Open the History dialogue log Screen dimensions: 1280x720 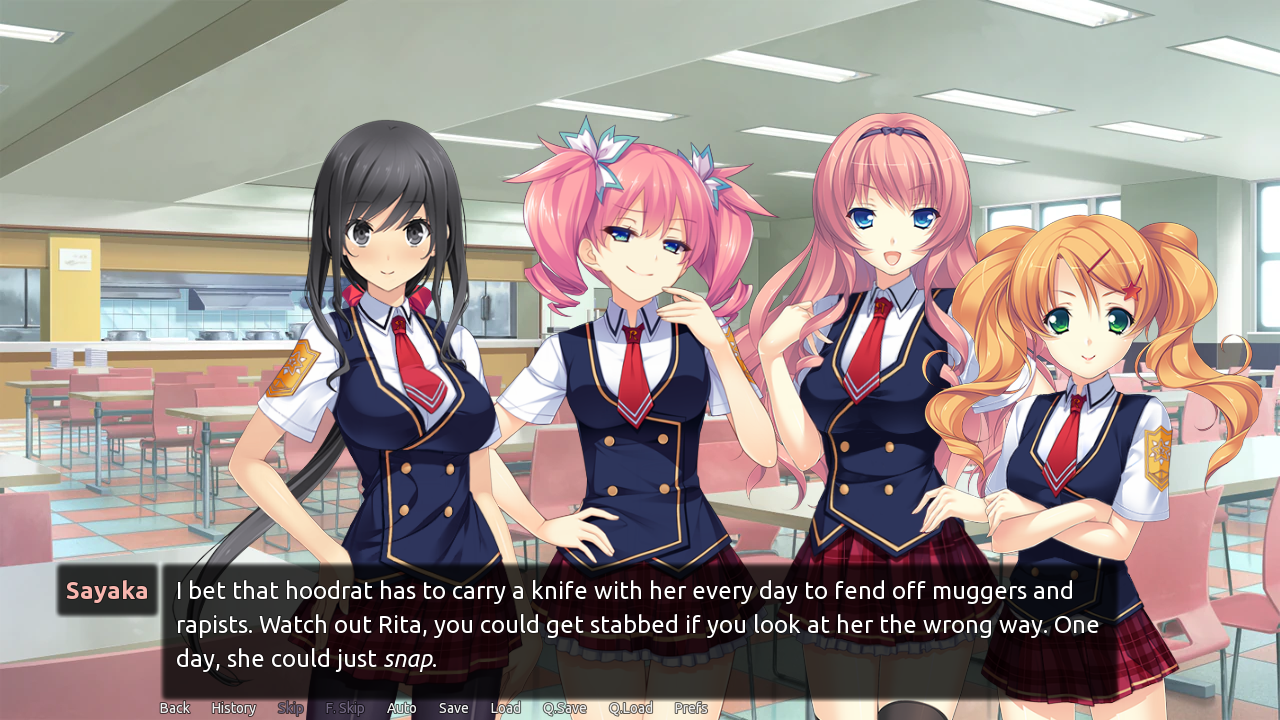232,707
